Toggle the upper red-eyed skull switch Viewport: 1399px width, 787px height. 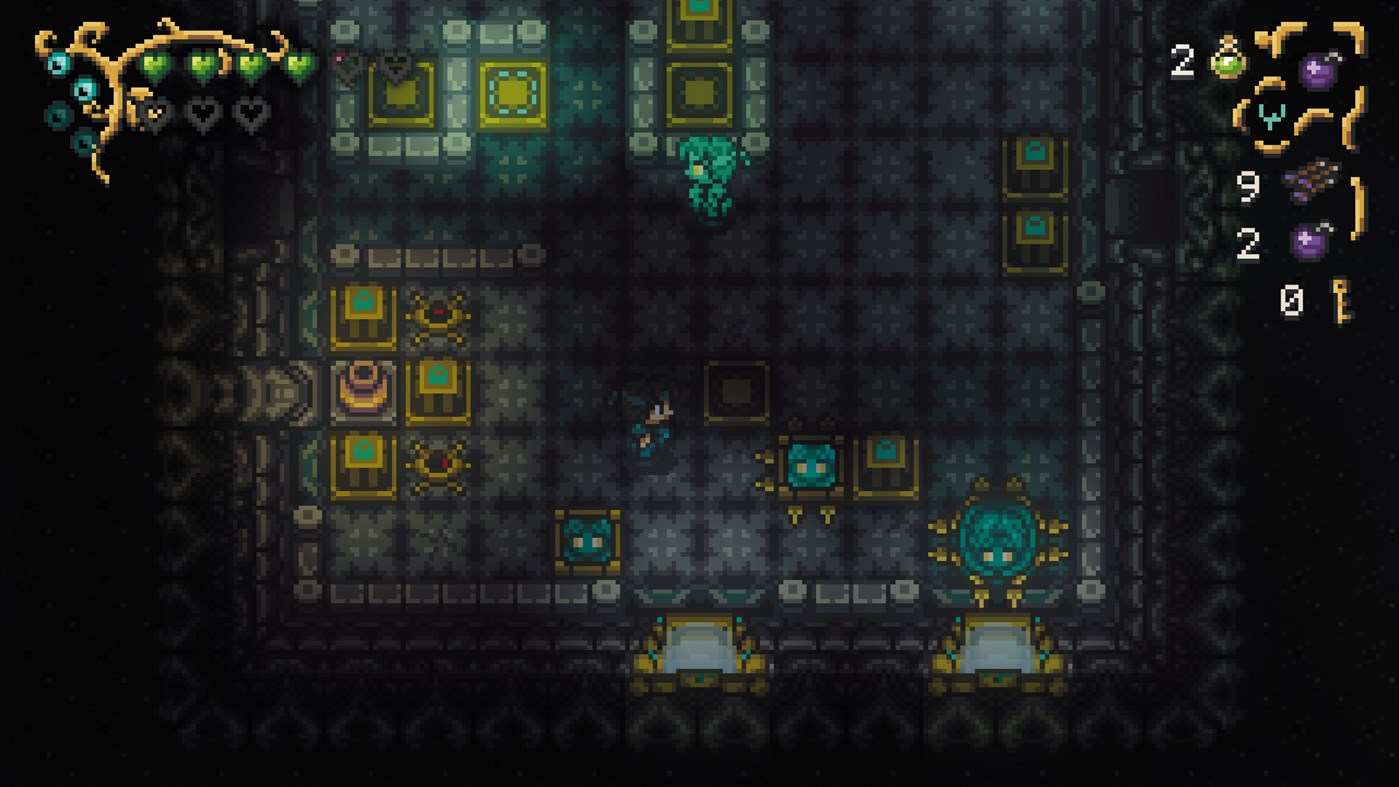point(438,312)
